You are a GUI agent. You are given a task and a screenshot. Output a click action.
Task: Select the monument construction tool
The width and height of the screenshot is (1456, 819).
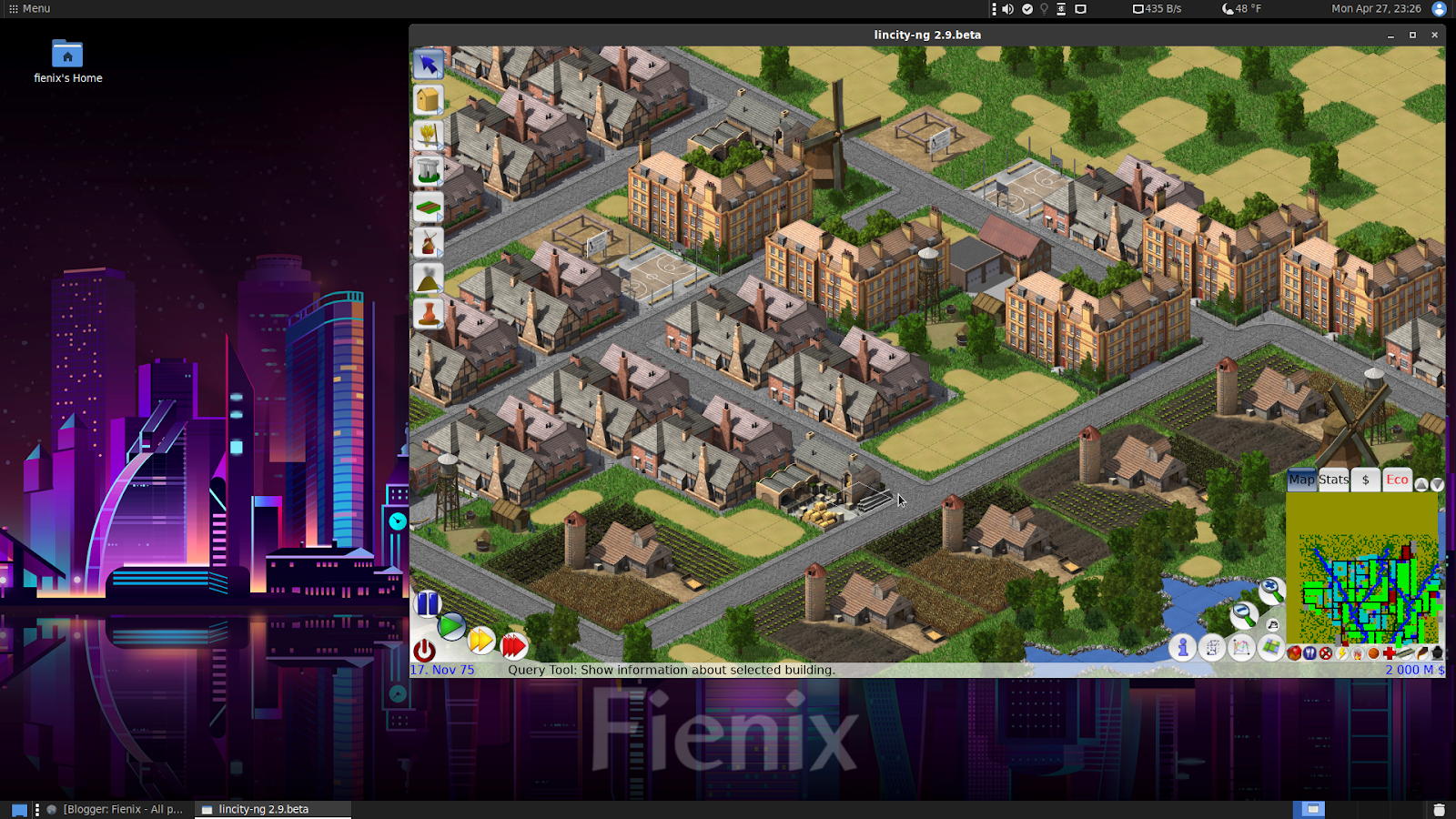[x=428, y=170]
